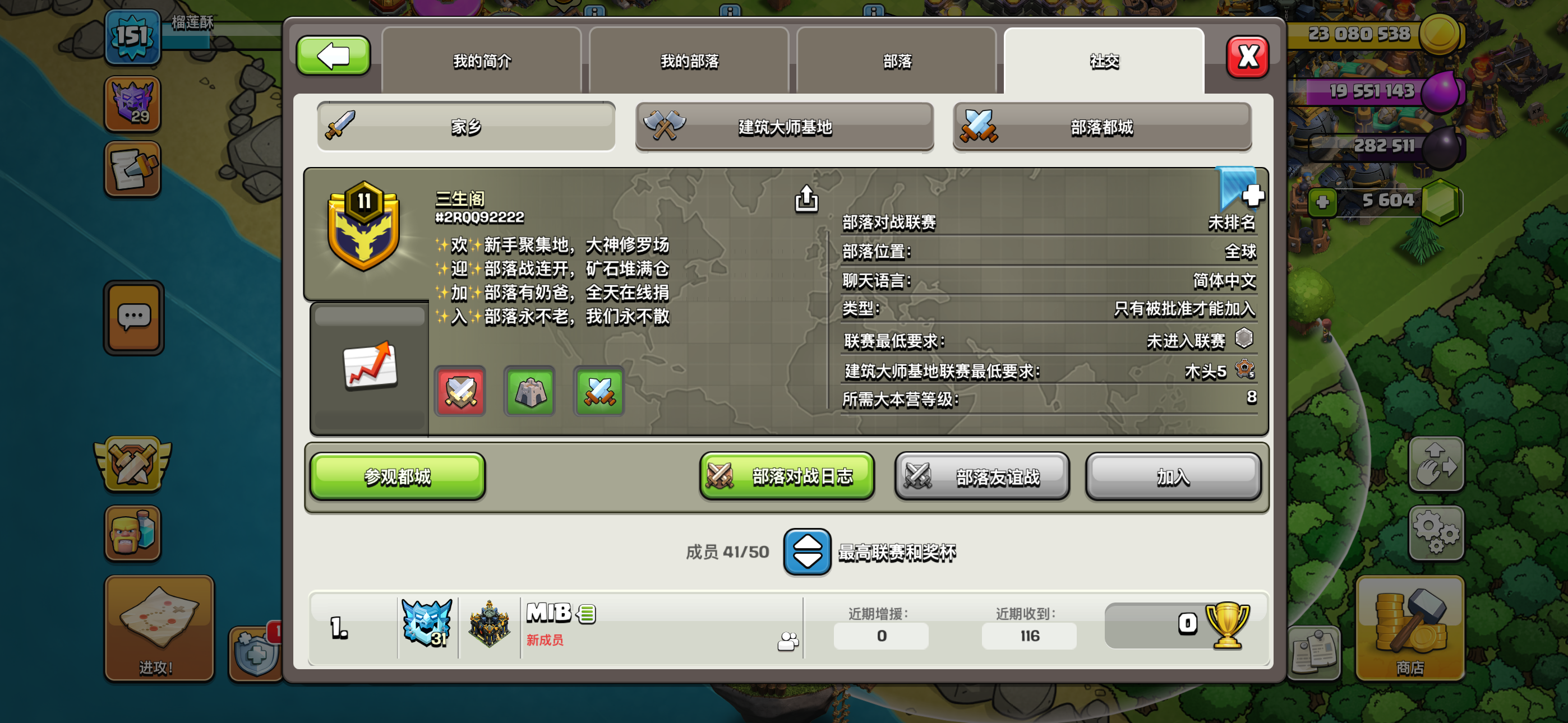
Task: Switch to the 我的部落 tab
Action: pos(688,61)
